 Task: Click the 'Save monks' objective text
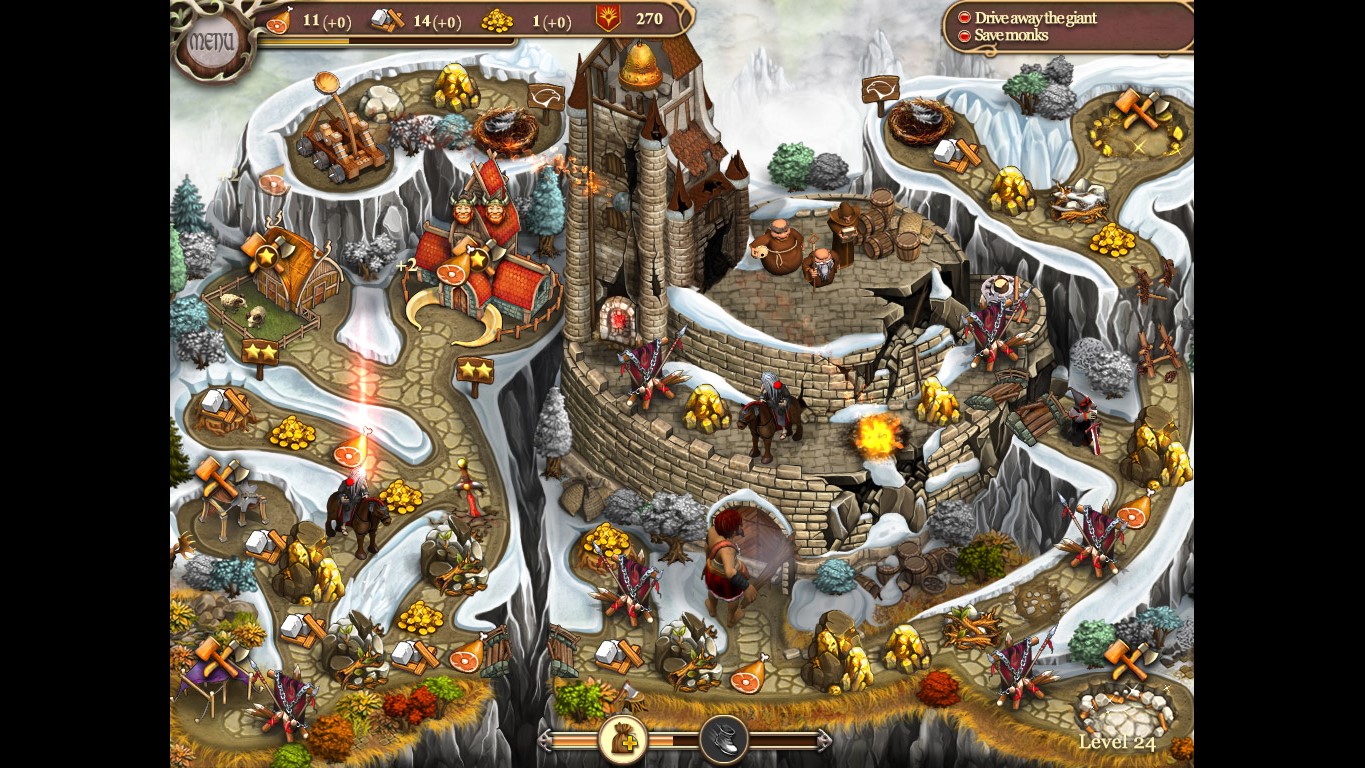(1013, 34)
